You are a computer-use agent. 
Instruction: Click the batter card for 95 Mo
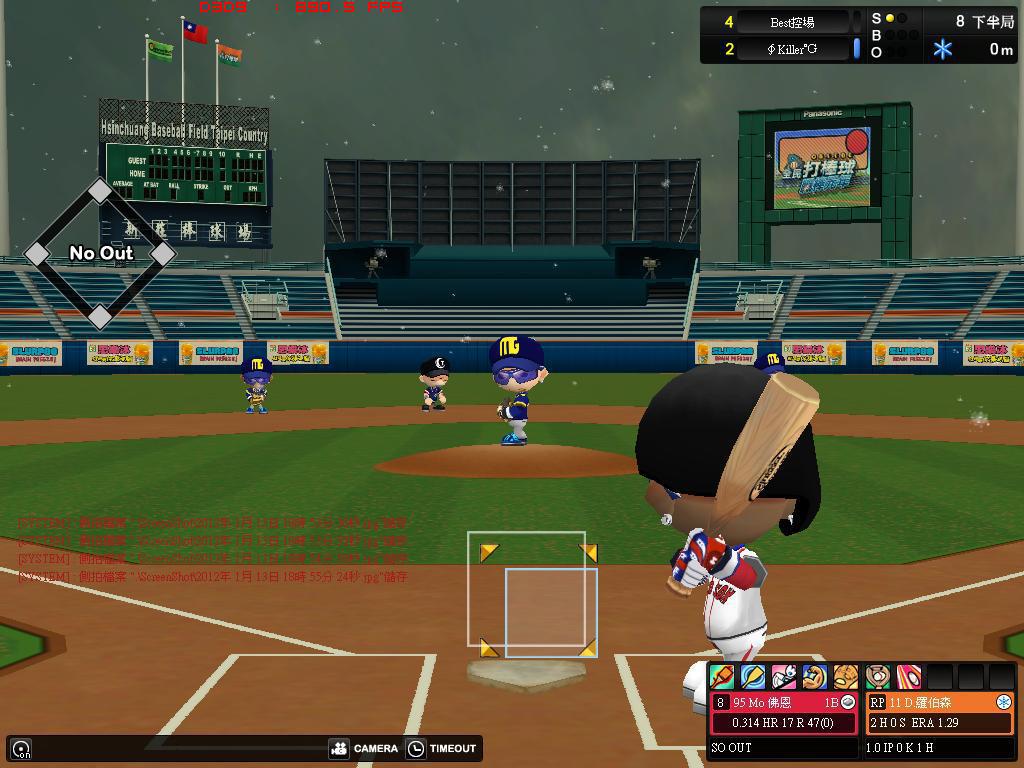click(785, 713)
